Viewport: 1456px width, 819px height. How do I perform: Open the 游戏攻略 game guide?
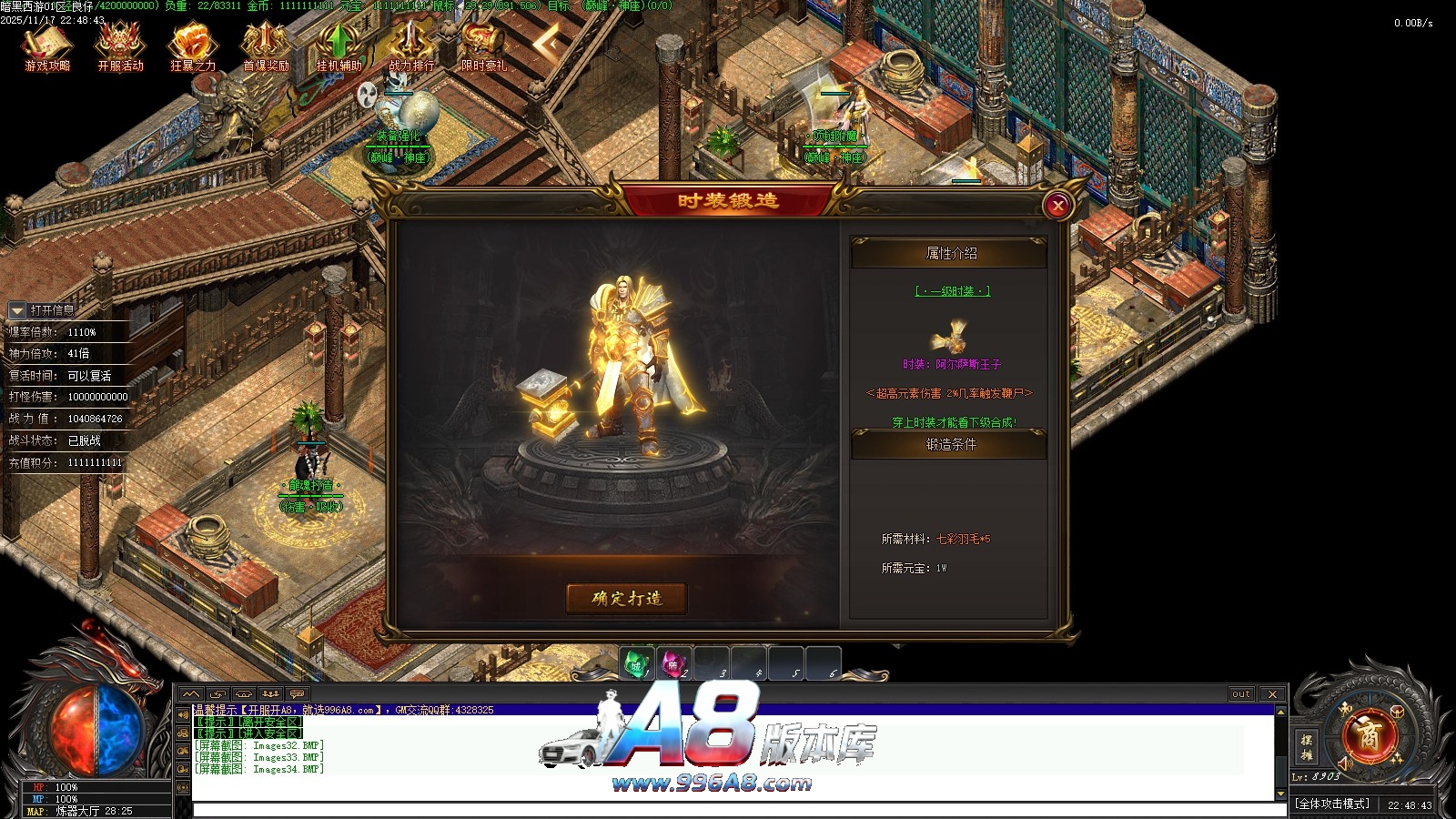[47, 47]
